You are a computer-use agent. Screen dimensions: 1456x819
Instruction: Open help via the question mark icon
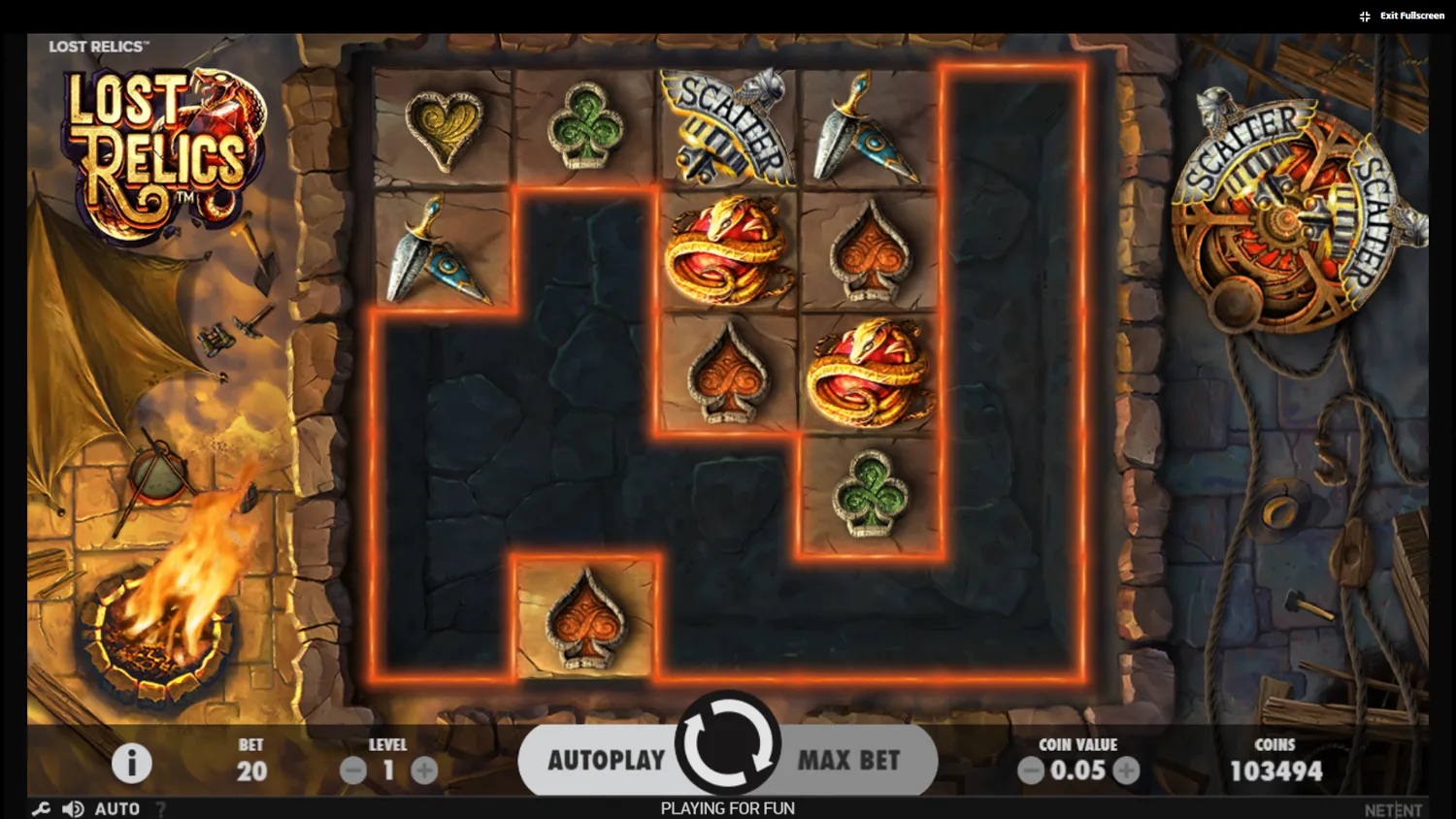tap(160, 808)
